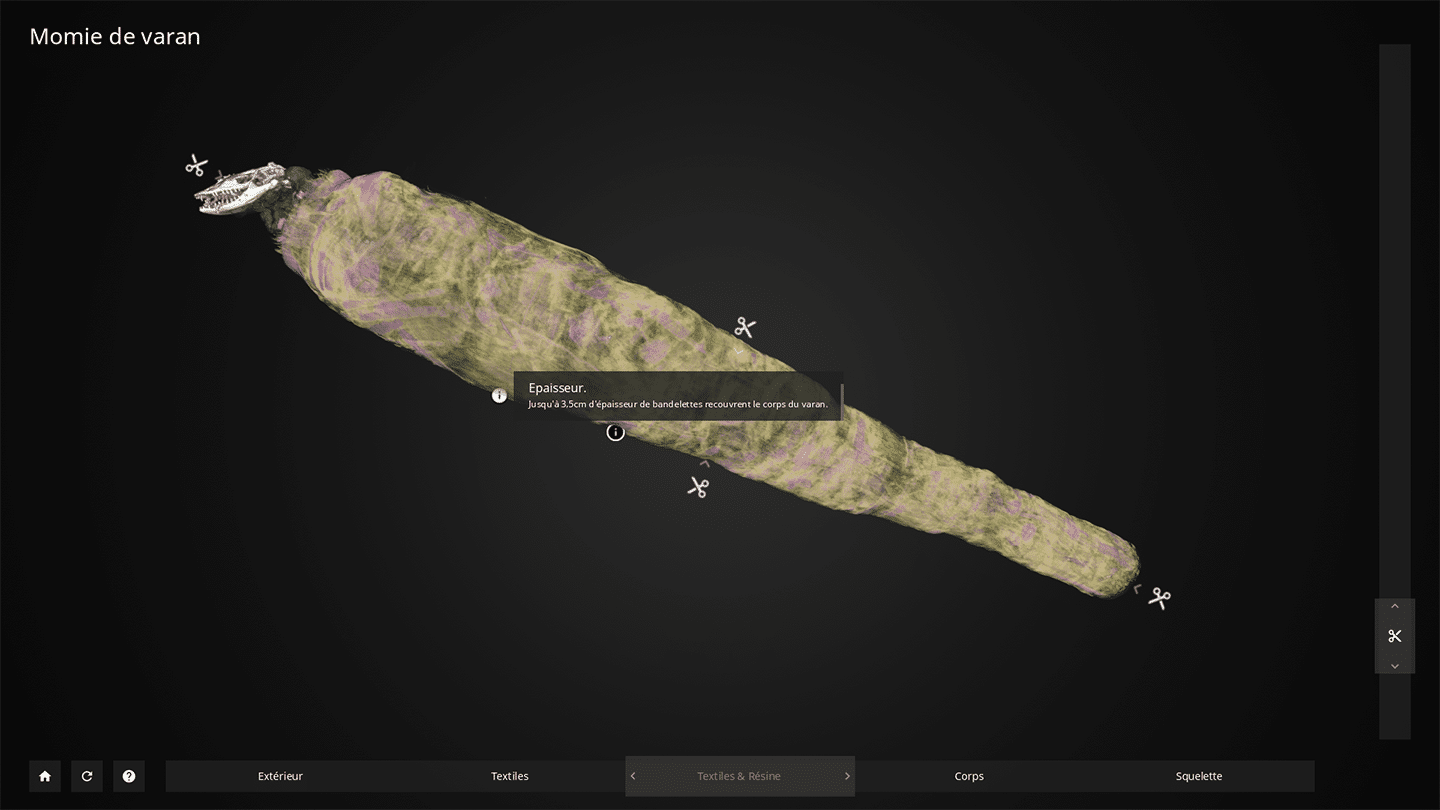
Task: Click the left arrow beside Textiles & Résine
Action: (x=633, y=776)
